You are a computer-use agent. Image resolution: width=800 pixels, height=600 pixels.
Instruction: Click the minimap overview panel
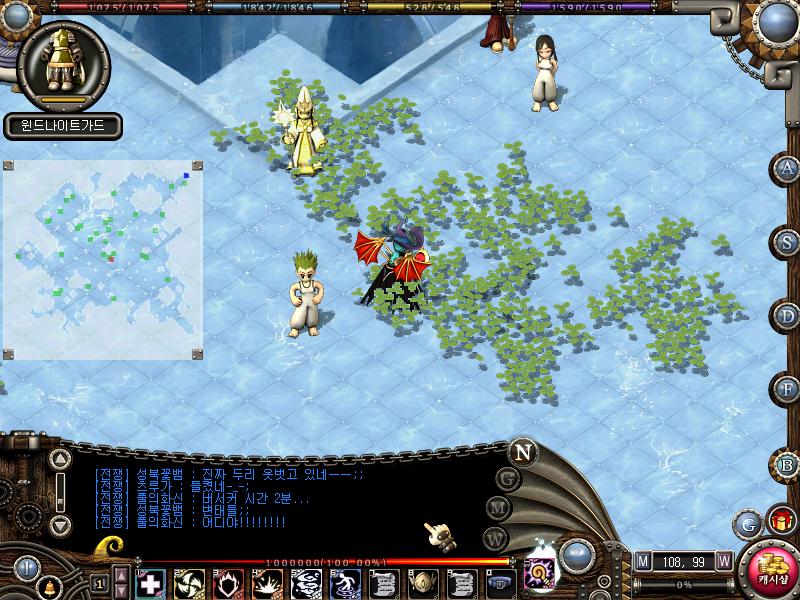[104, 260]
